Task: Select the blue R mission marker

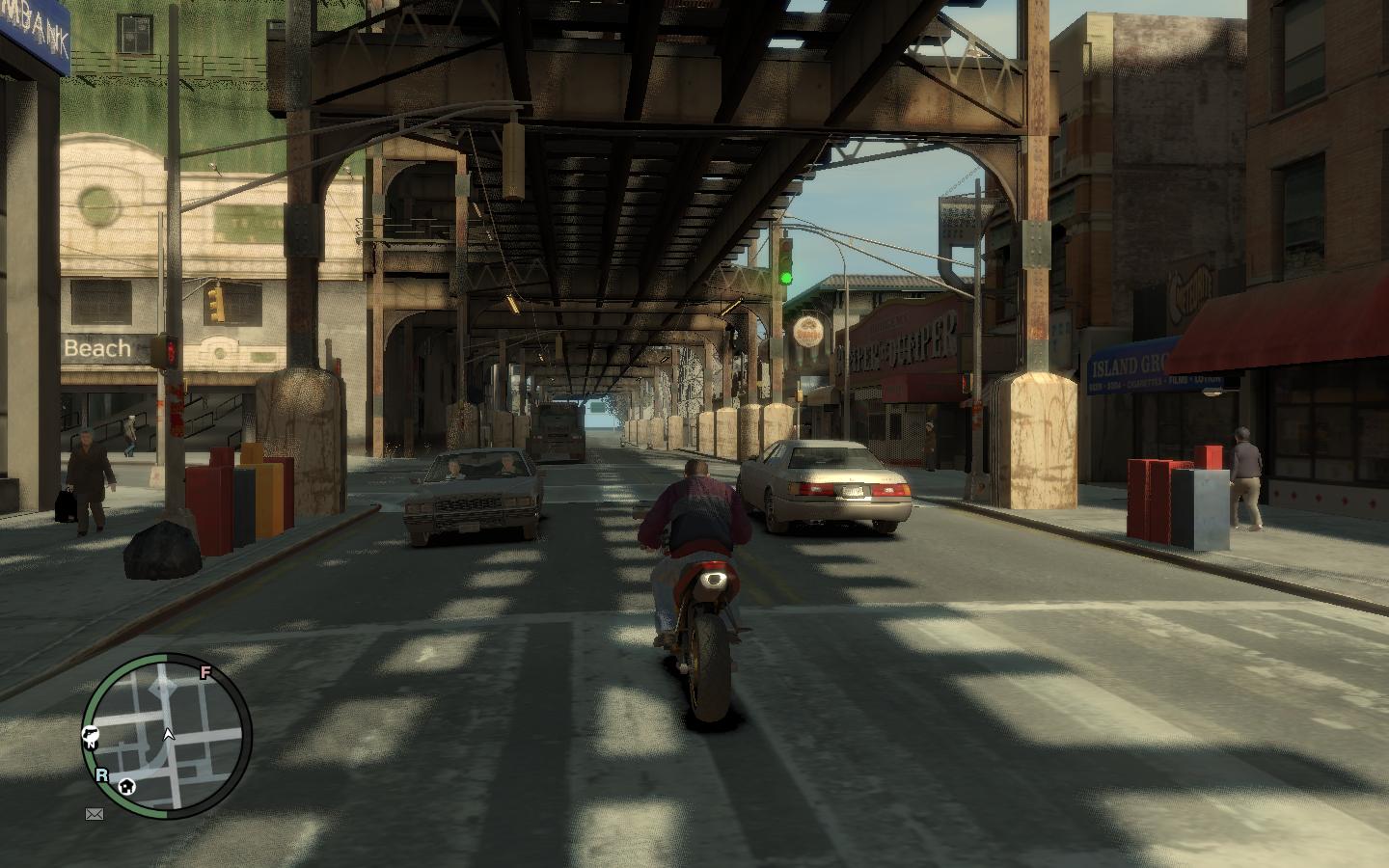Action: pyautogui.click(x=102, y=773)
